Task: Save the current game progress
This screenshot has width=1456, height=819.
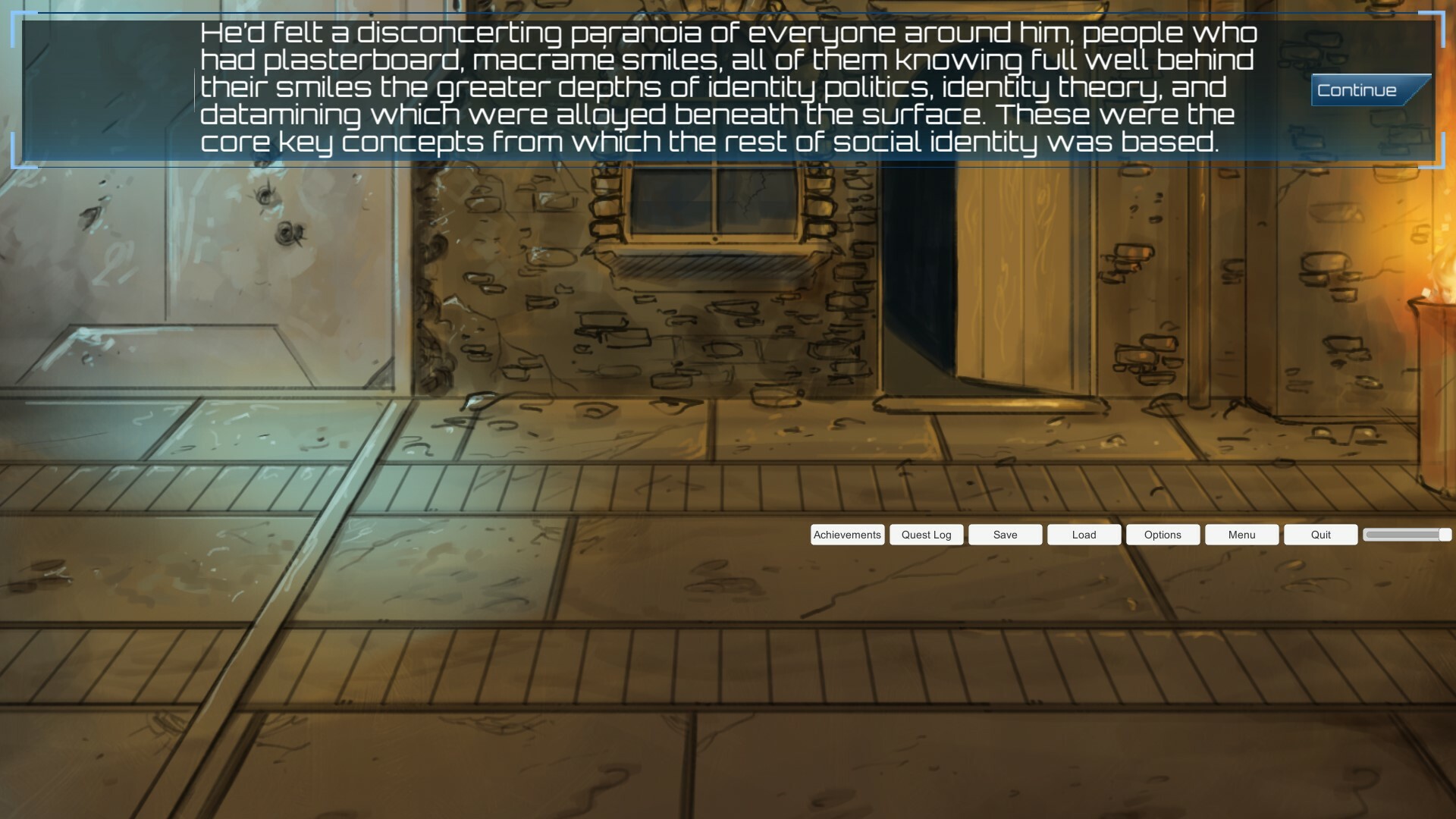Action: point(1005,535)
